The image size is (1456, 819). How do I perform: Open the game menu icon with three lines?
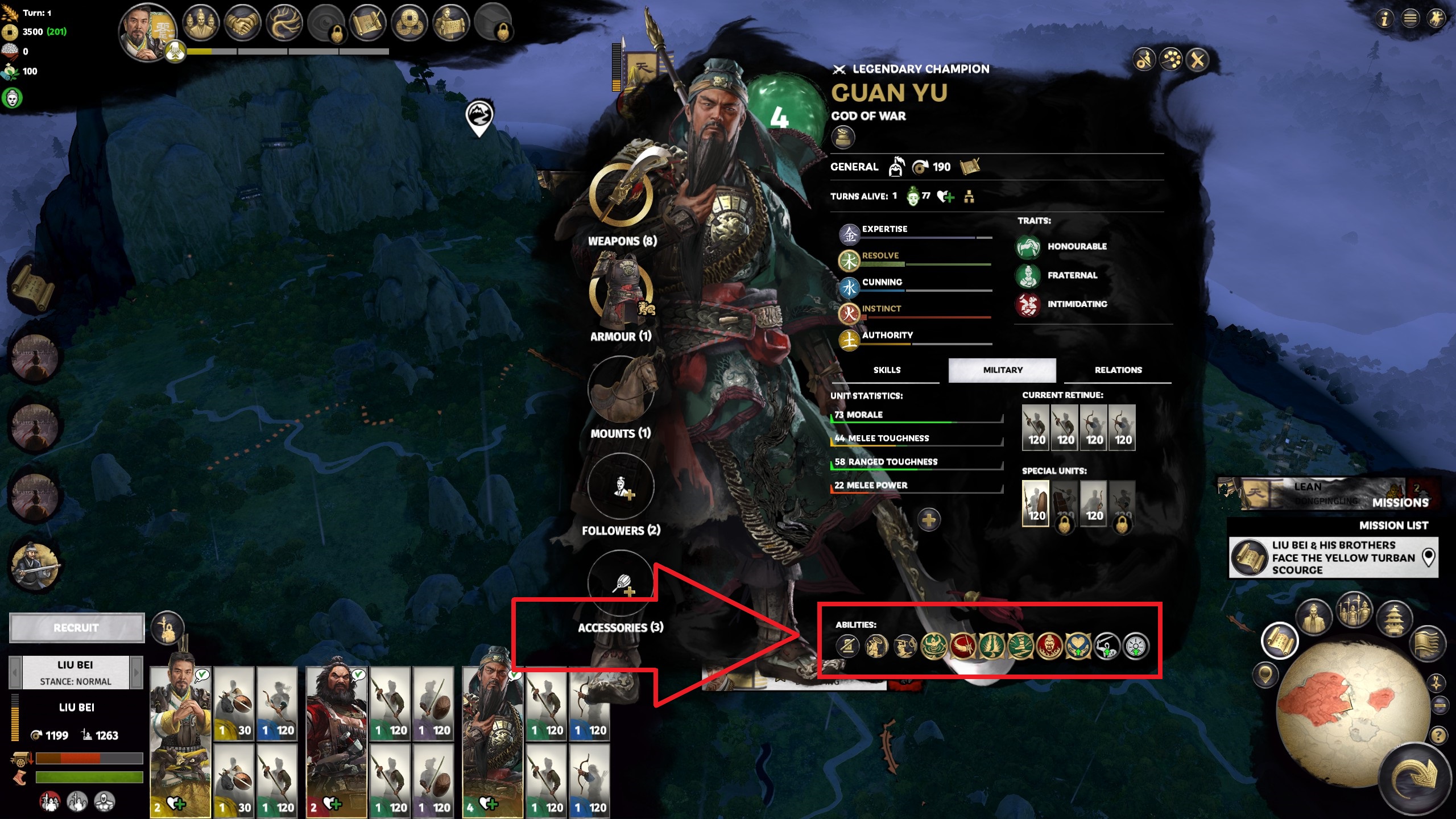tap(1410, 19)
